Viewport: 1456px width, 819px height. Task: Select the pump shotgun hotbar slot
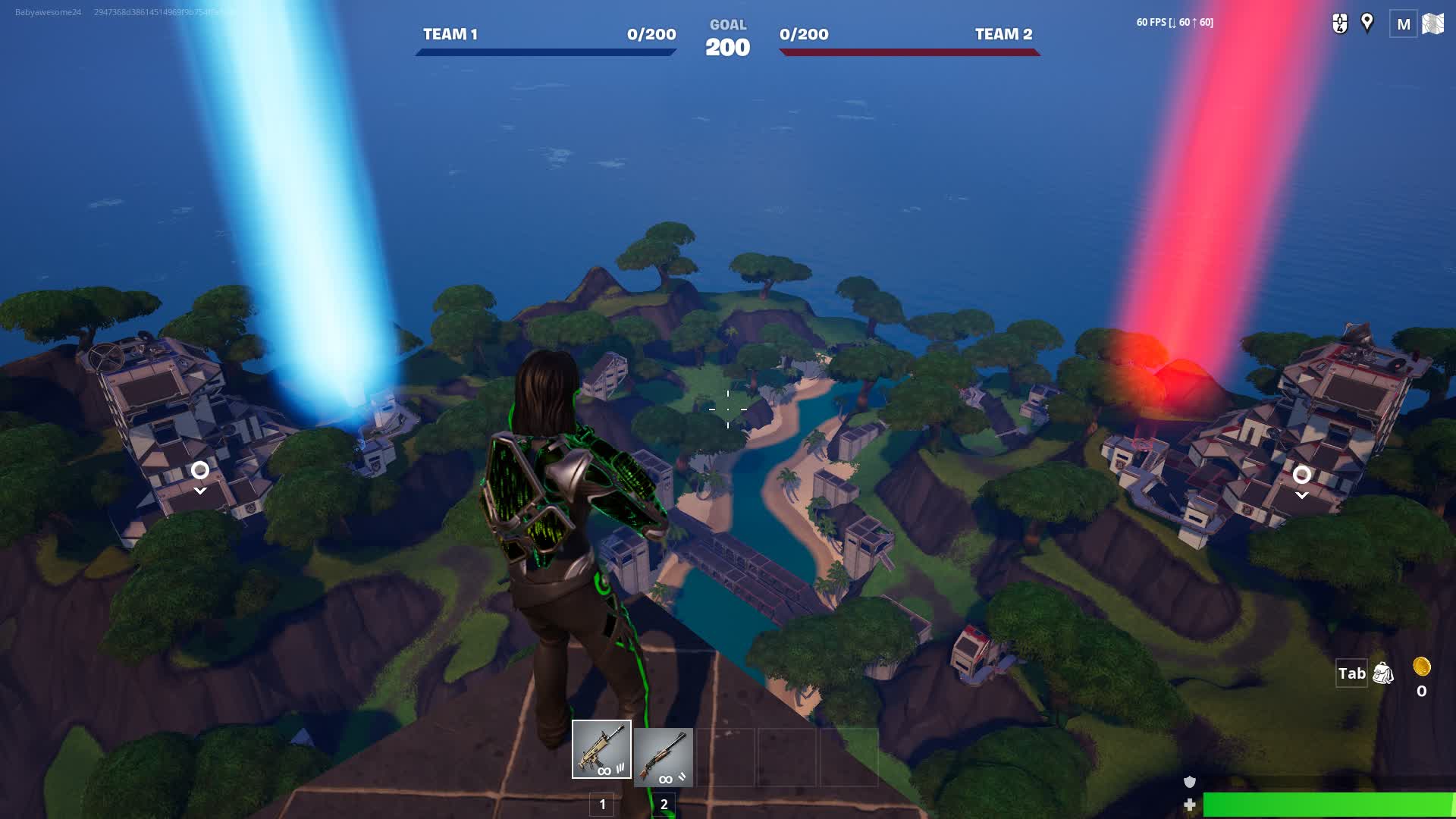click(x=664, y=757)
